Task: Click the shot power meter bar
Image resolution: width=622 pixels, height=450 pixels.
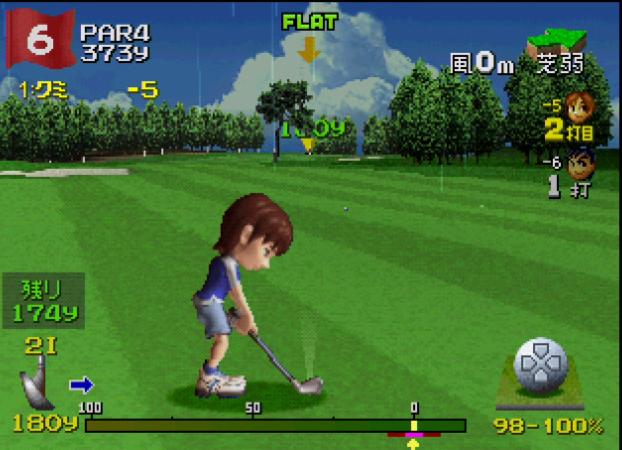Action: pos(275,425)
